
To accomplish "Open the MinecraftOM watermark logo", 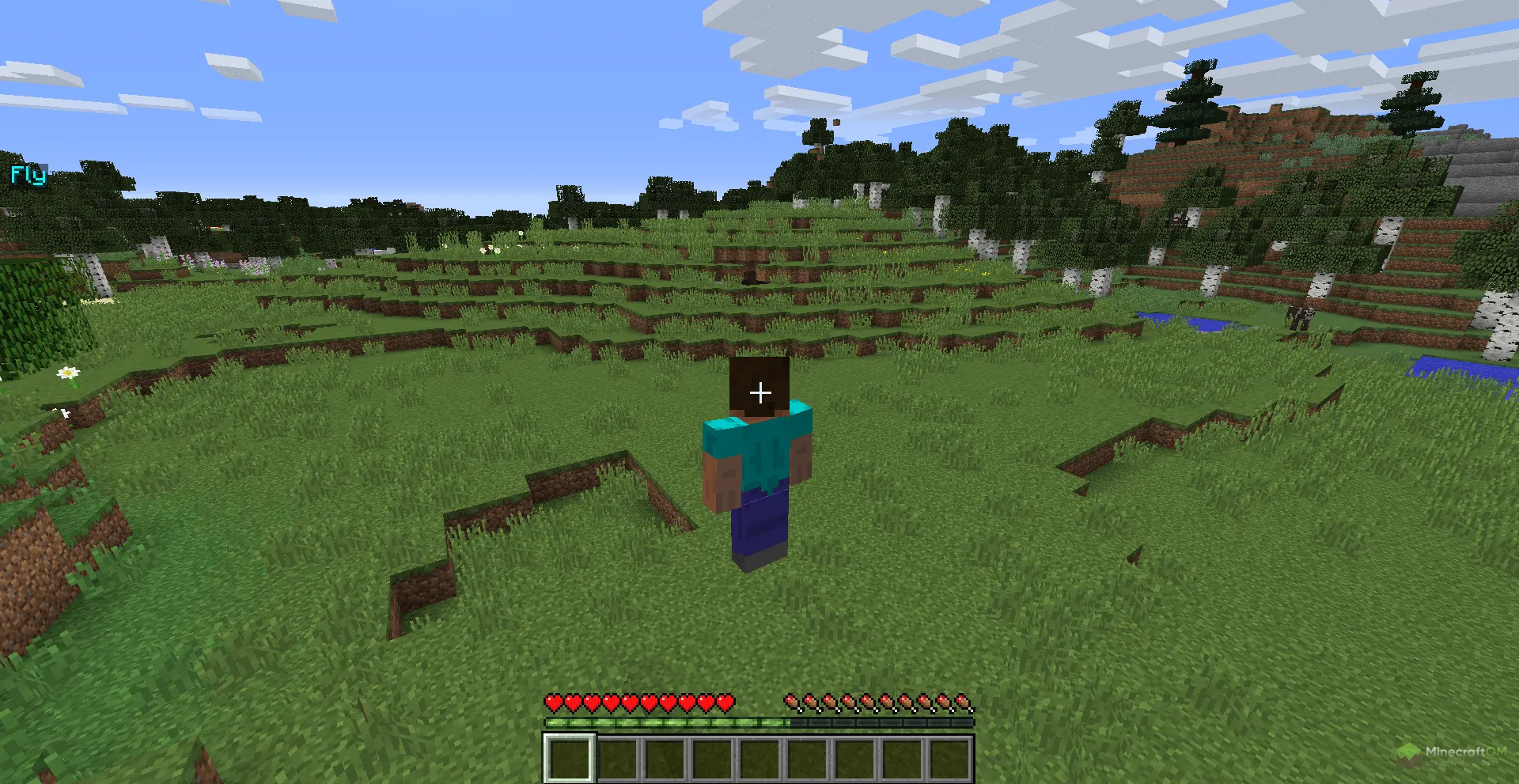I will (x=1453, y=753).
